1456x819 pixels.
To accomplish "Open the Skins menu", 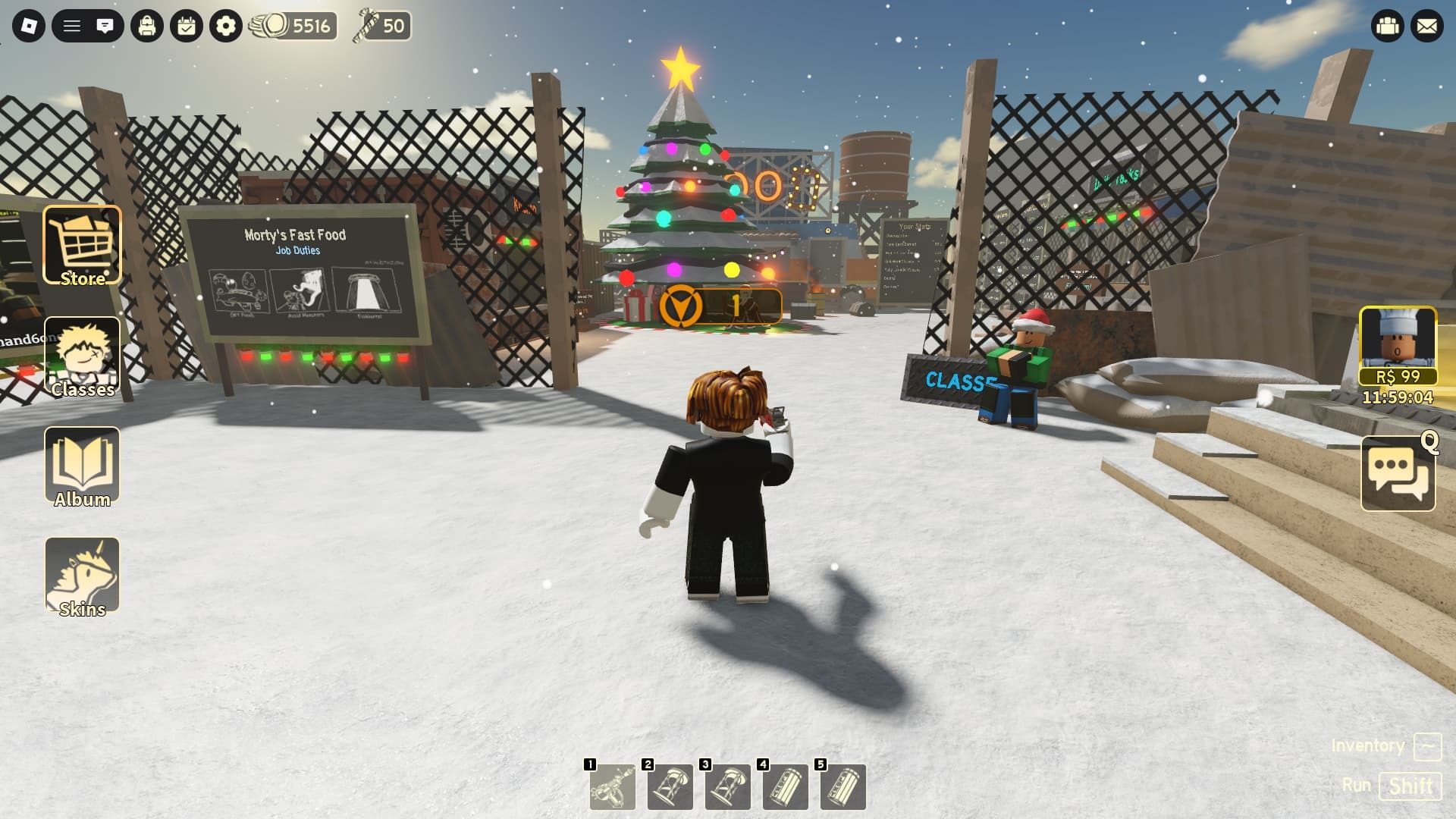I will [x=82, y=576].
